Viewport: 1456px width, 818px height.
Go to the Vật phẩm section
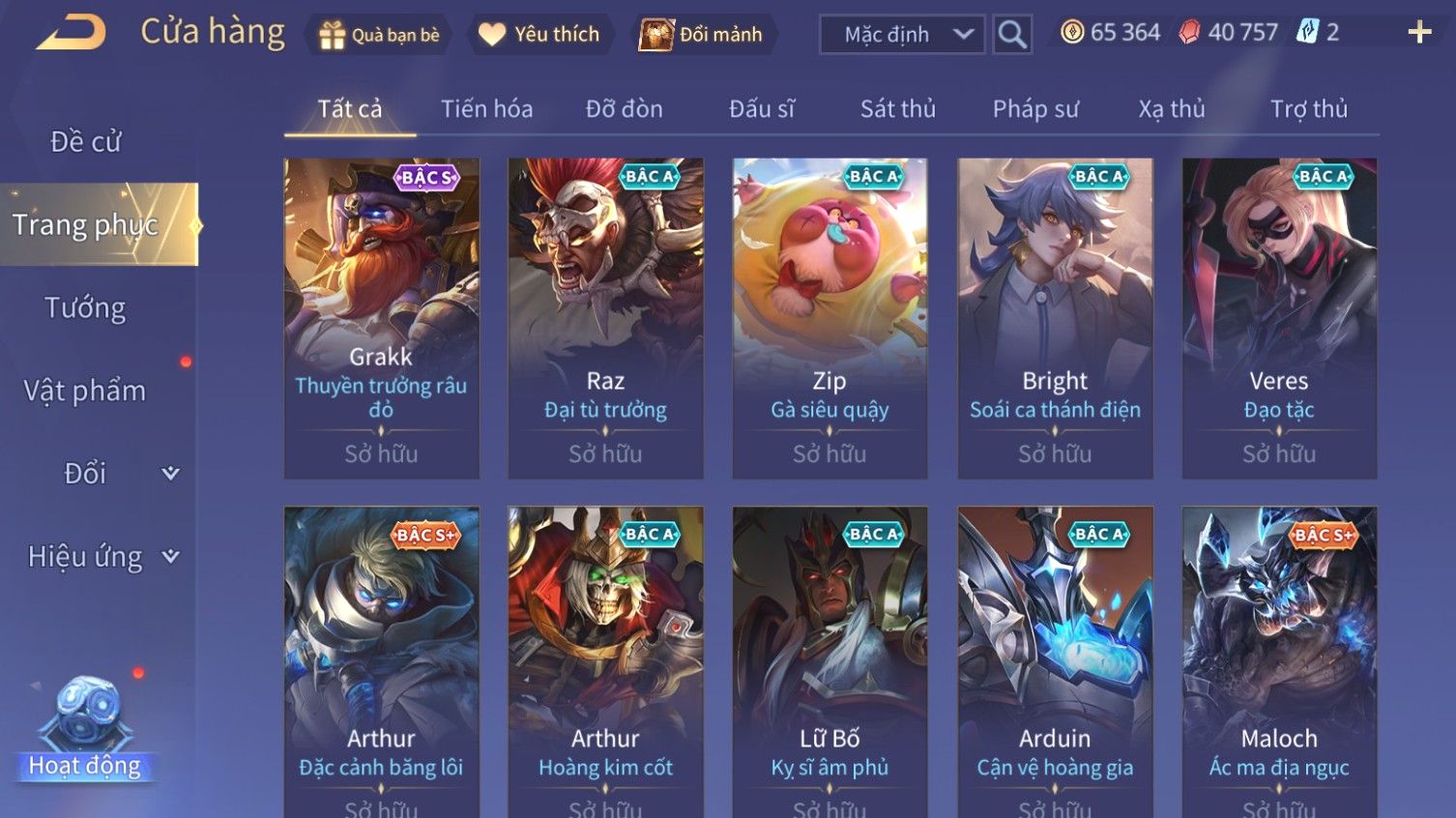[x=85, y=391]
